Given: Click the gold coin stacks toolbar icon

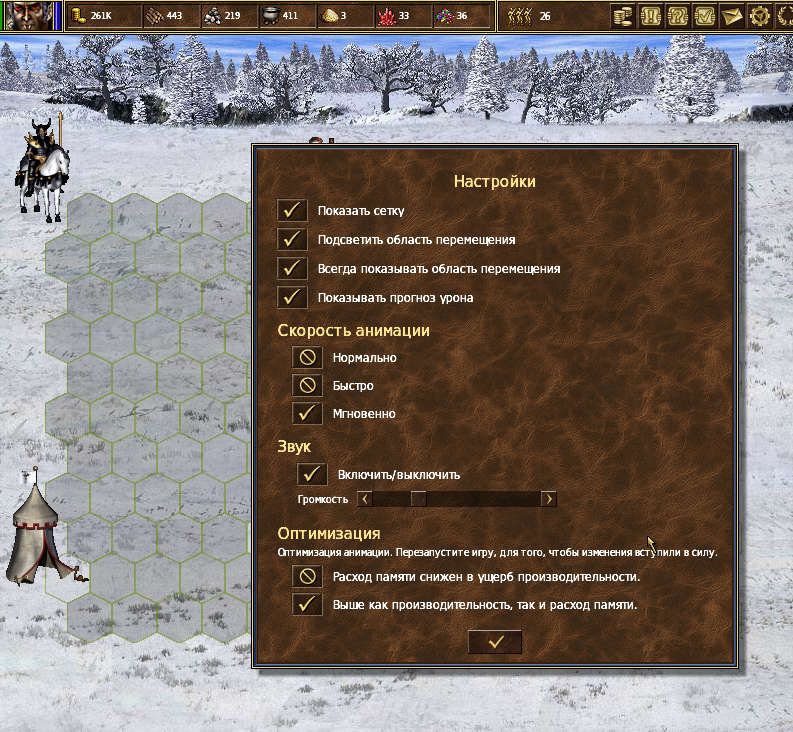Looking at the screenshot, I should (623, 16).
